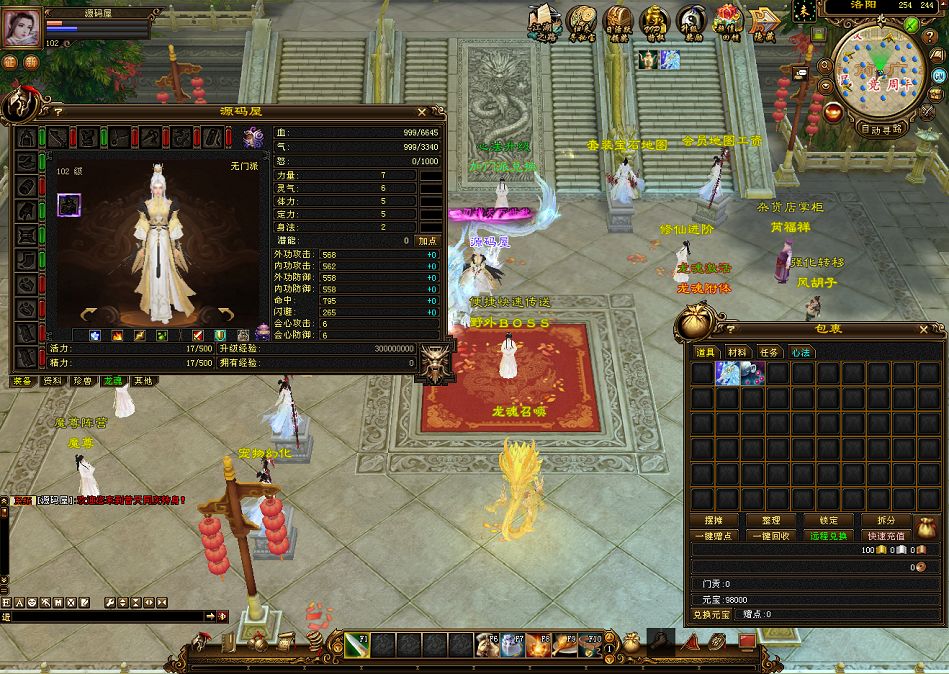949x674 pixels.
Task: Start 自动寻路 auto-pathing
Action: (881, 129)
